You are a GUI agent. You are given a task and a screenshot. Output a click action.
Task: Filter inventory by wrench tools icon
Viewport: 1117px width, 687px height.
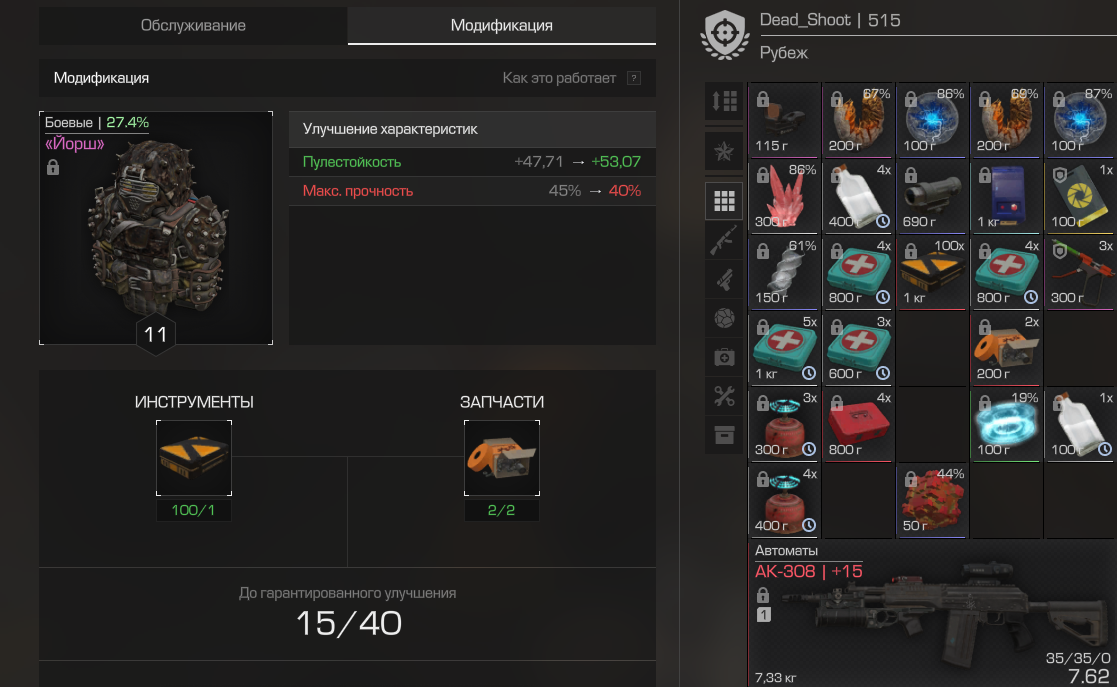724,396
